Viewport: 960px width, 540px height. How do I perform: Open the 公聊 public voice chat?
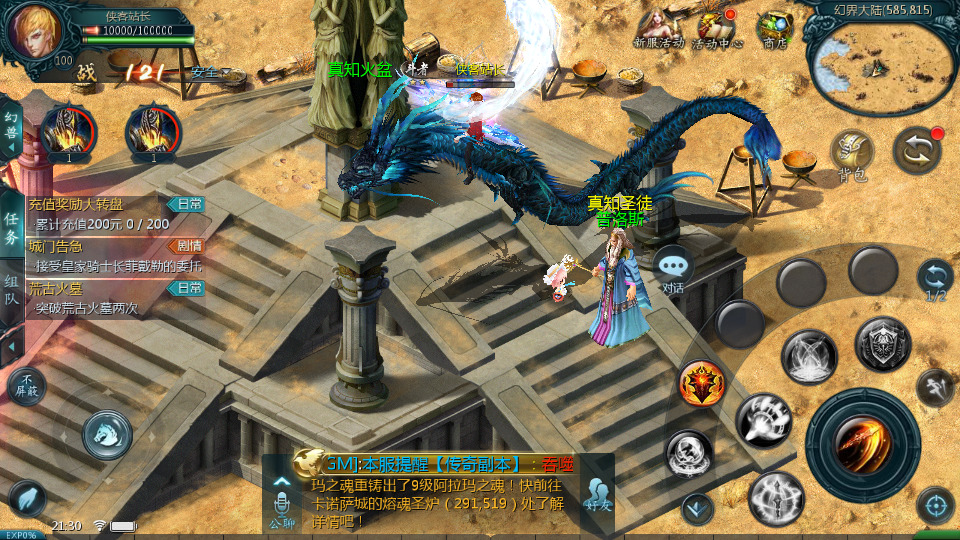pyautogui.click(x=282, y=500)
